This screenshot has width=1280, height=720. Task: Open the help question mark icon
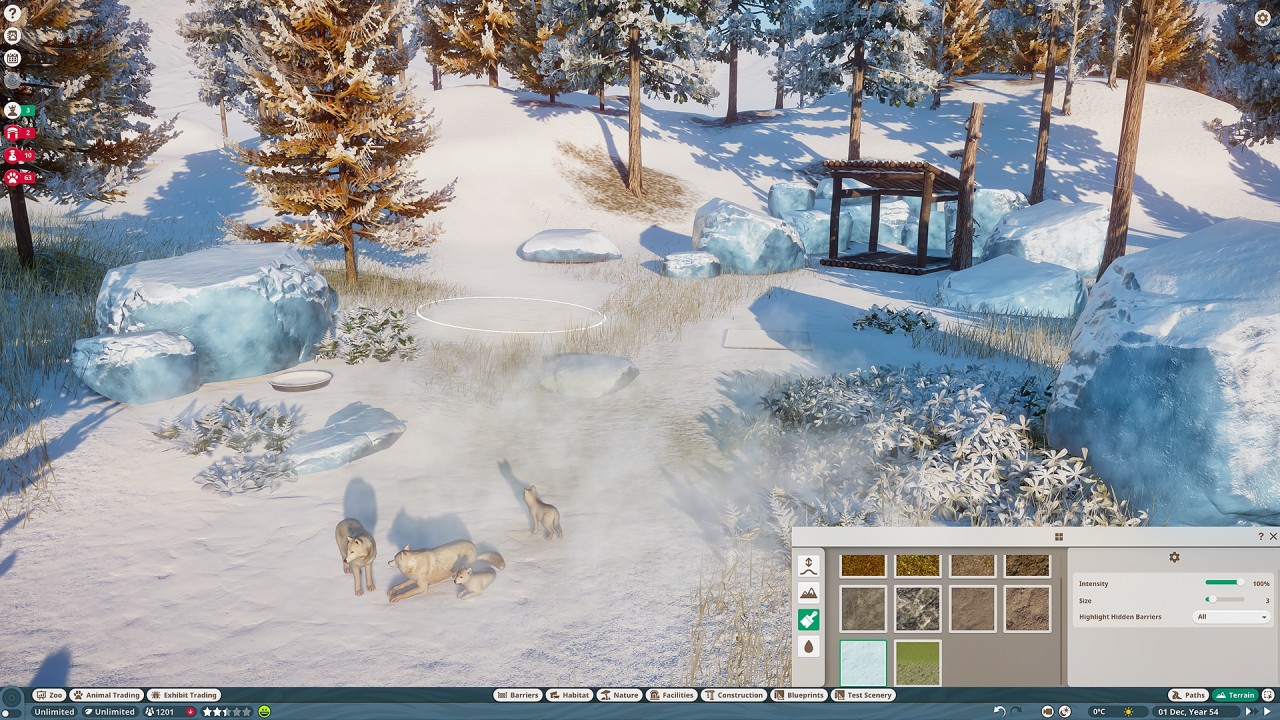pyautogui.click(x=12, y=13)
